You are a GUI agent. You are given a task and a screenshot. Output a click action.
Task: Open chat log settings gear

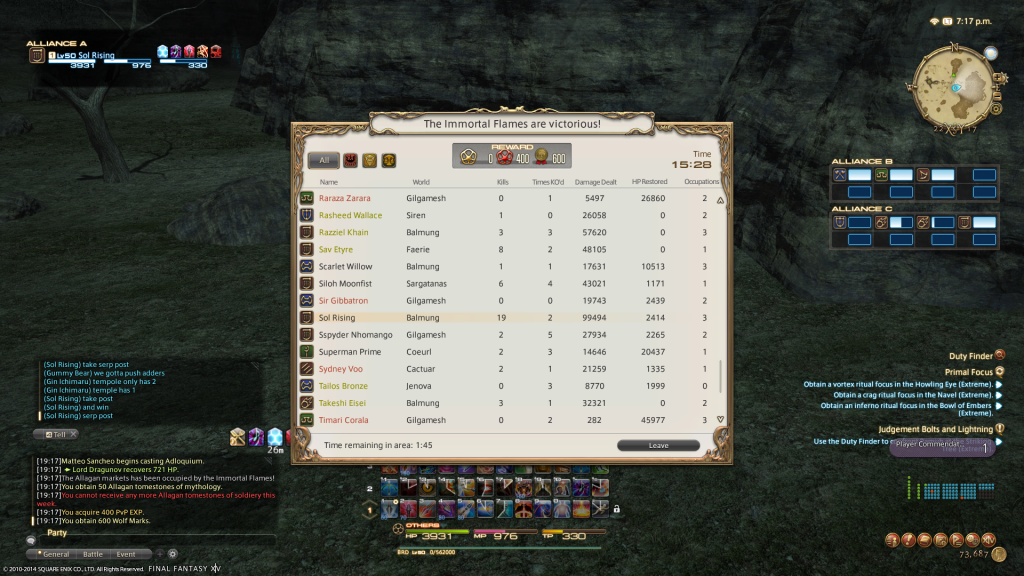(172, 553)
